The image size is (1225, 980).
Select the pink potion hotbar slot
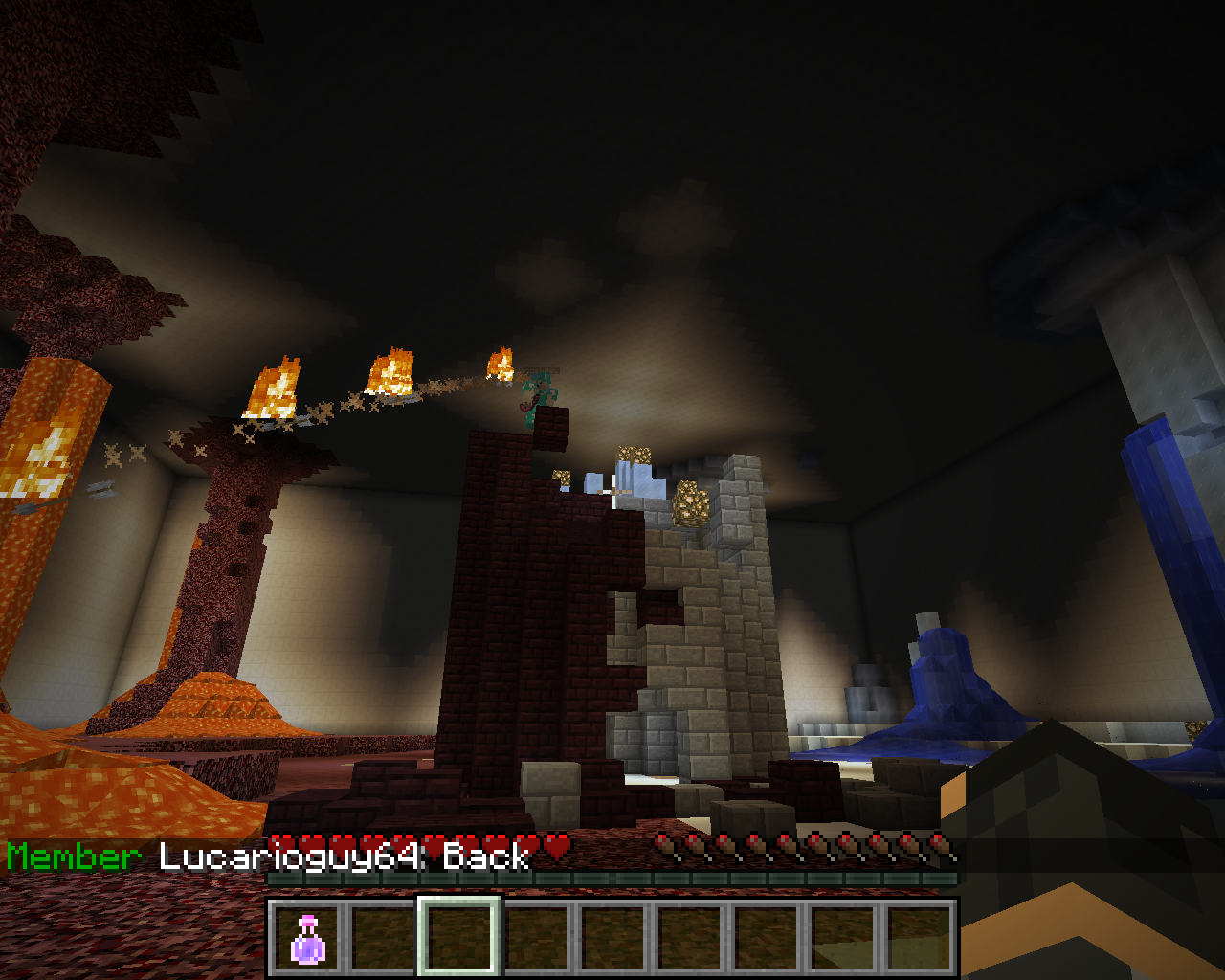pyautogui.click(x=307, y=938)
